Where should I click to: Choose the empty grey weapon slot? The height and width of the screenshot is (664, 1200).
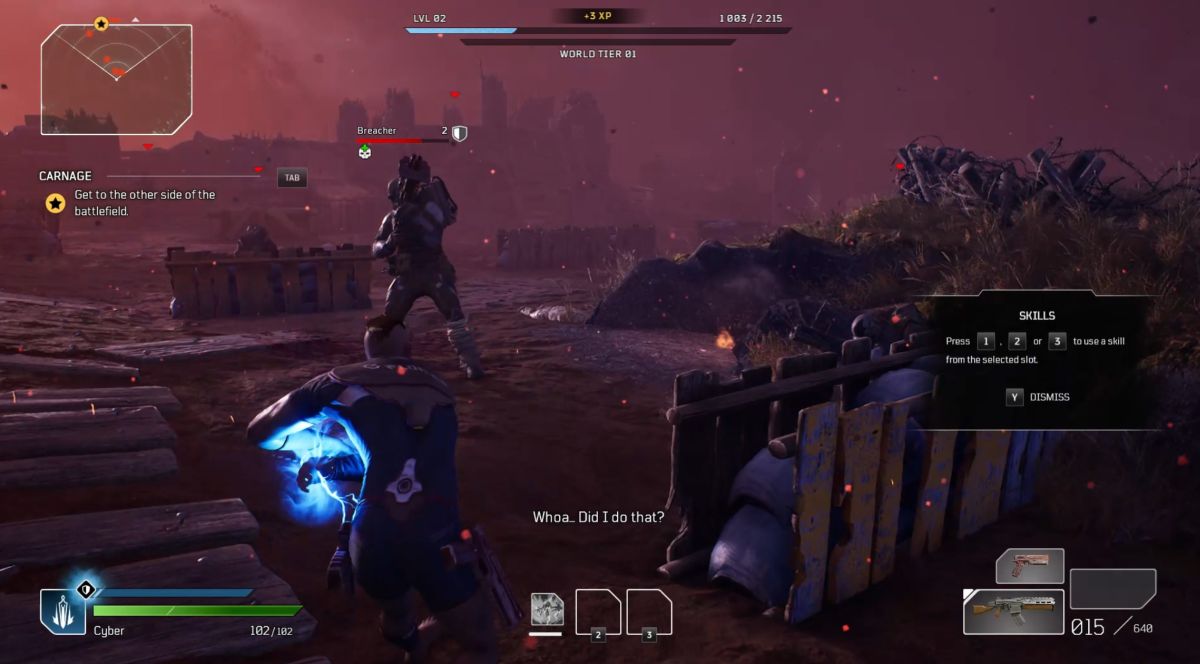point(1112,588)
